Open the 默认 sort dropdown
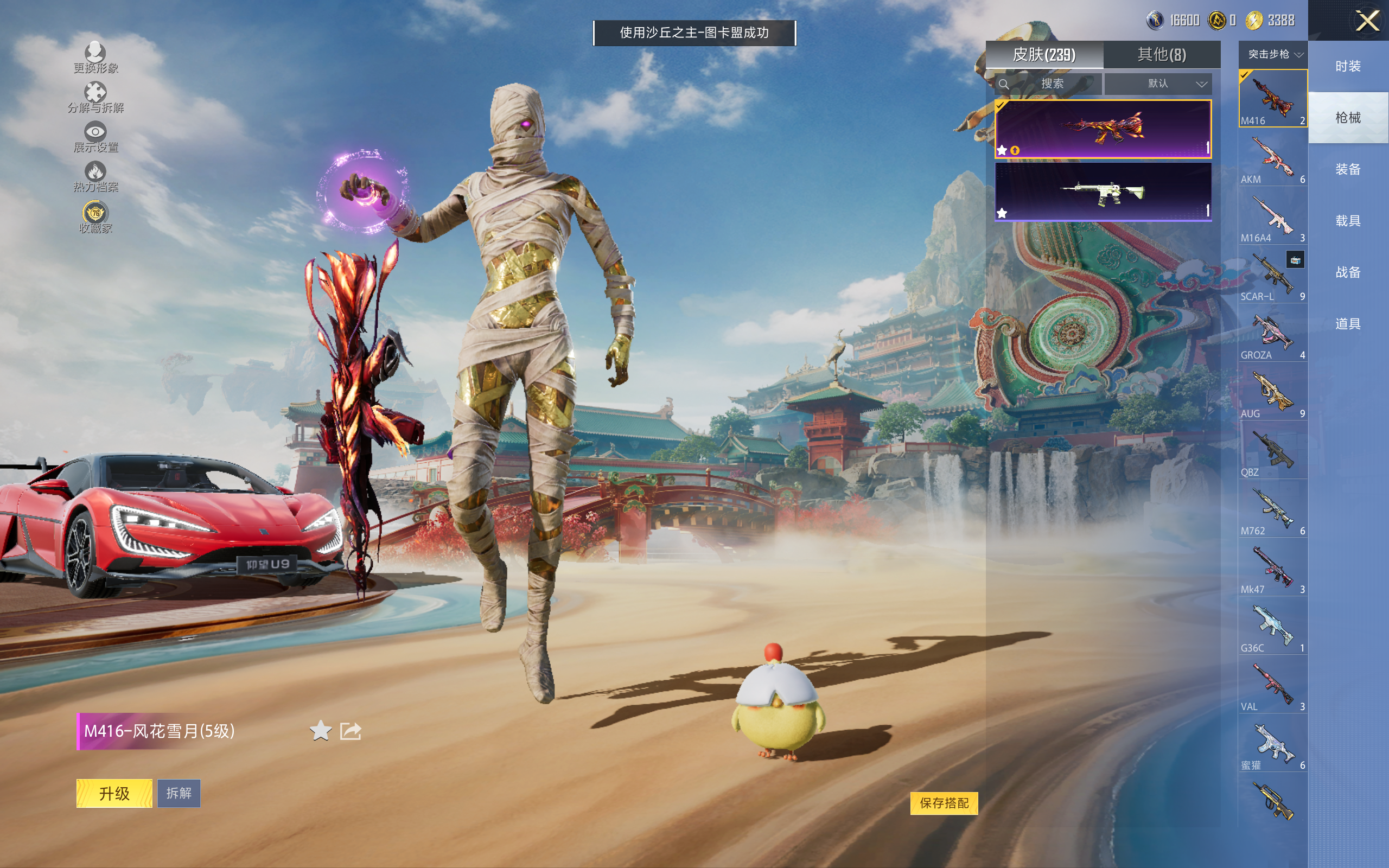 pyautogui.click(x=1158, y=84)
